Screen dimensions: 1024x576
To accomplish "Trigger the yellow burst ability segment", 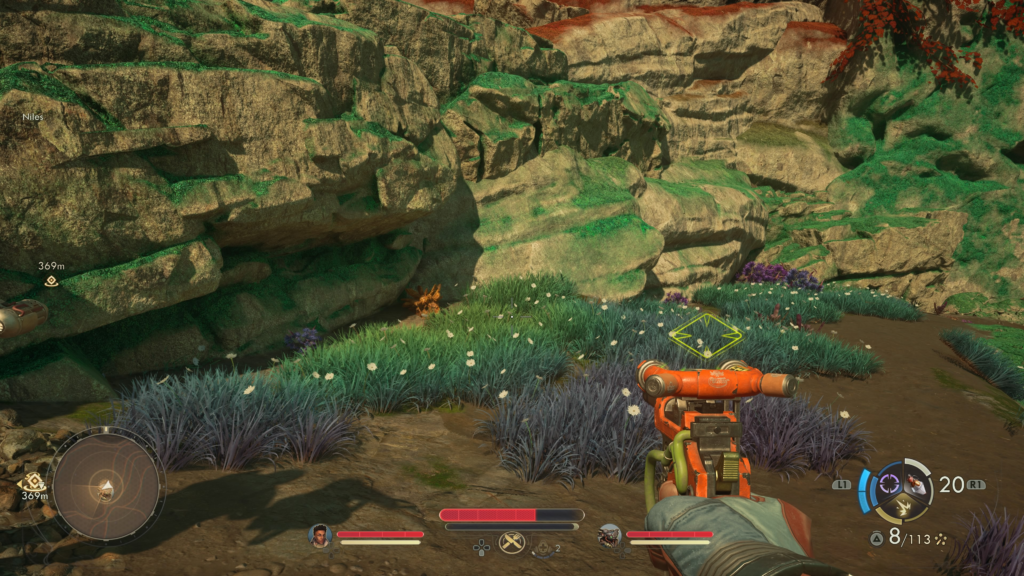I will 903,508.
